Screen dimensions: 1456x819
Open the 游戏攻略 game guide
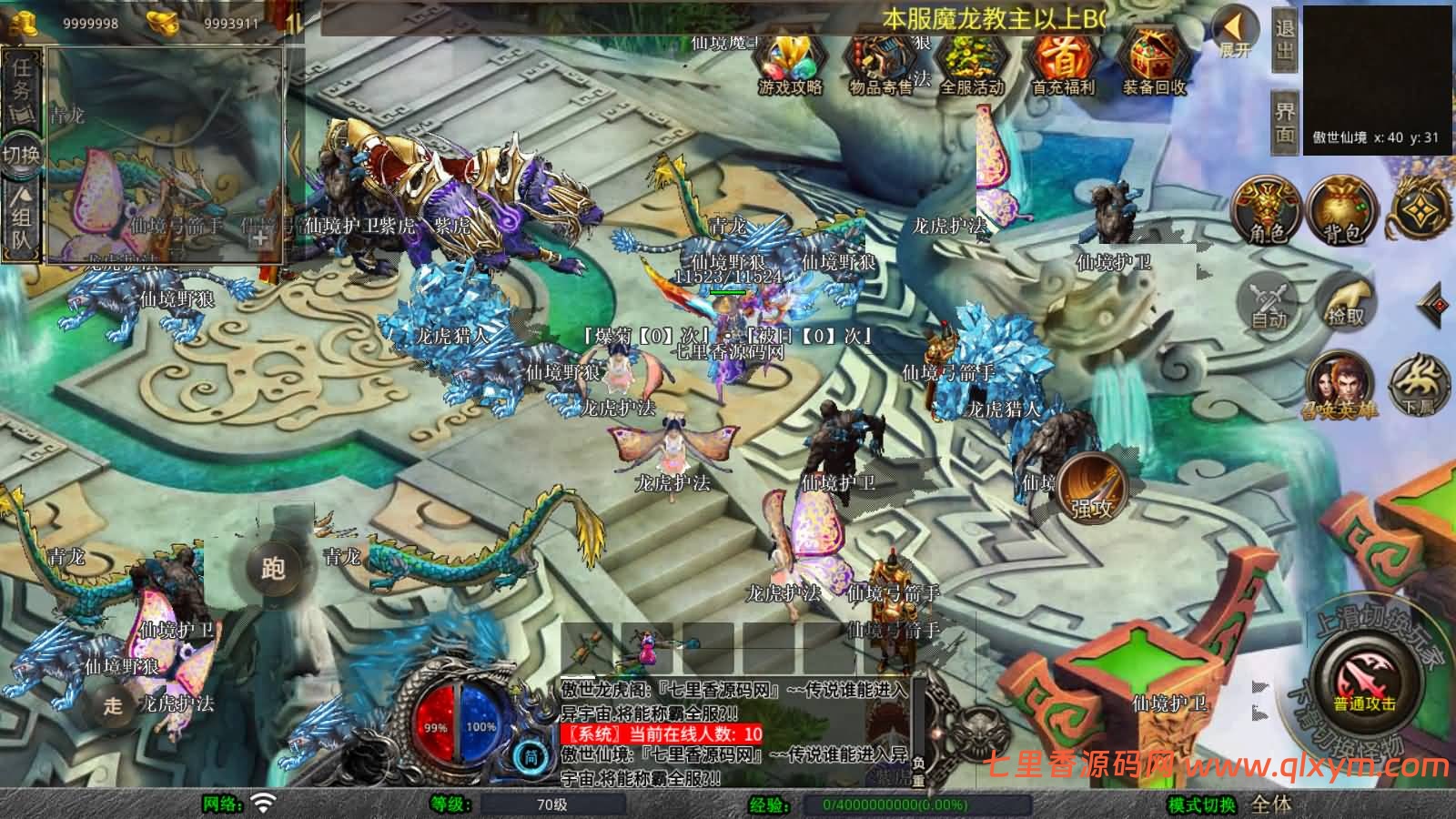click(790, 62)
